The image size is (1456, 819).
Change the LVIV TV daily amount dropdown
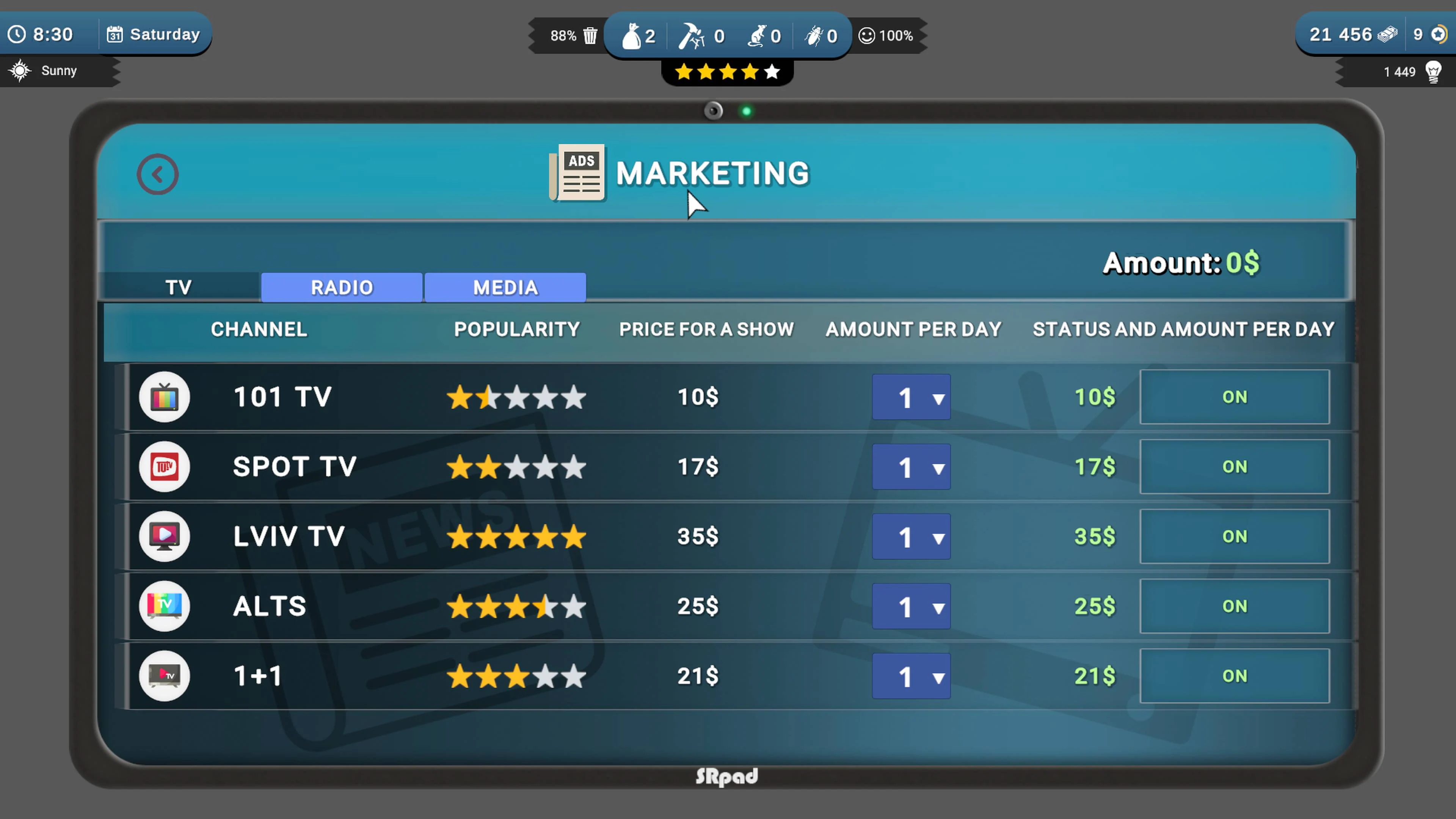click(x=911, y=537)
